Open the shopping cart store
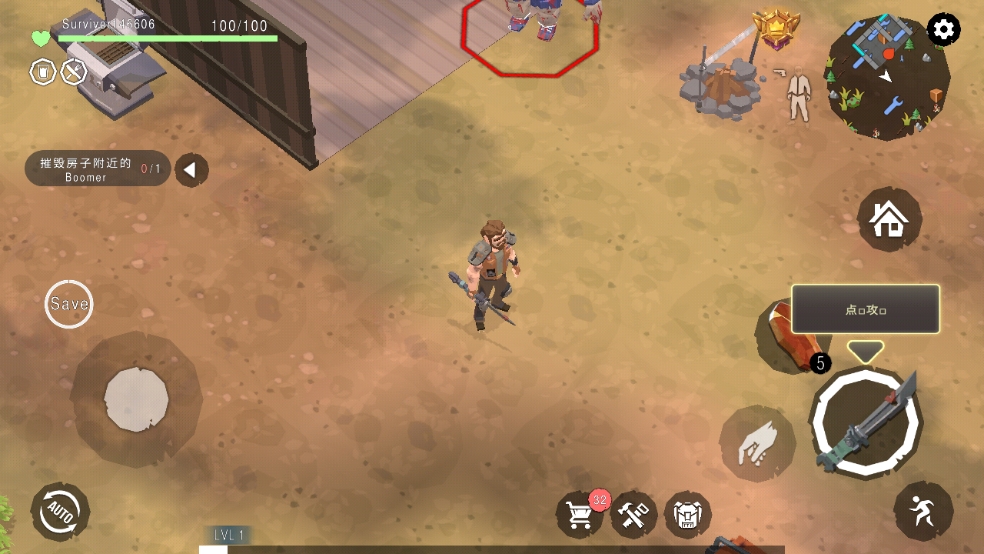This screenshot has height=554, width=984. pyautogui.click(x=581, y=515)
